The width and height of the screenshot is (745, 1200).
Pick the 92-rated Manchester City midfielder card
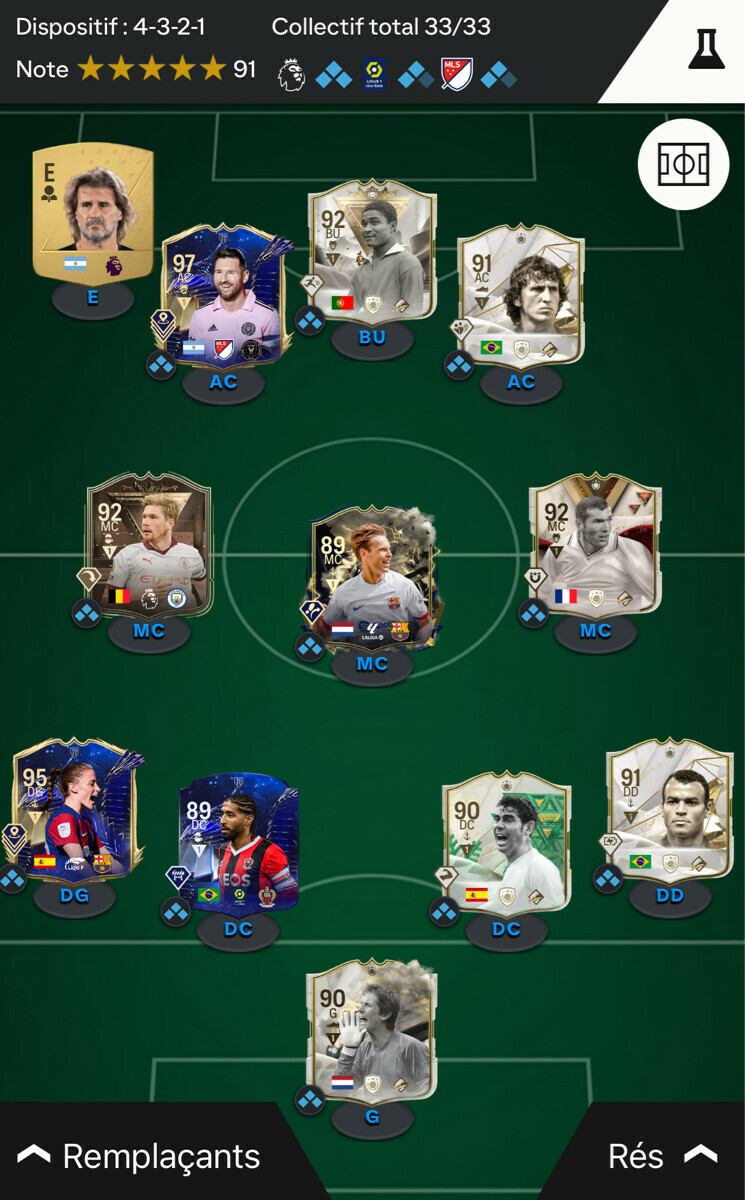point(149,545)
